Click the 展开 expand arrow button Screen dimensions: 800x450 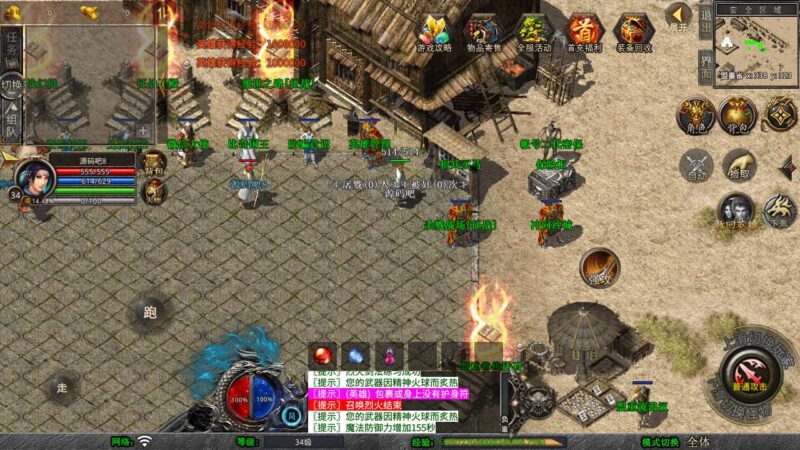coord(679,14)
